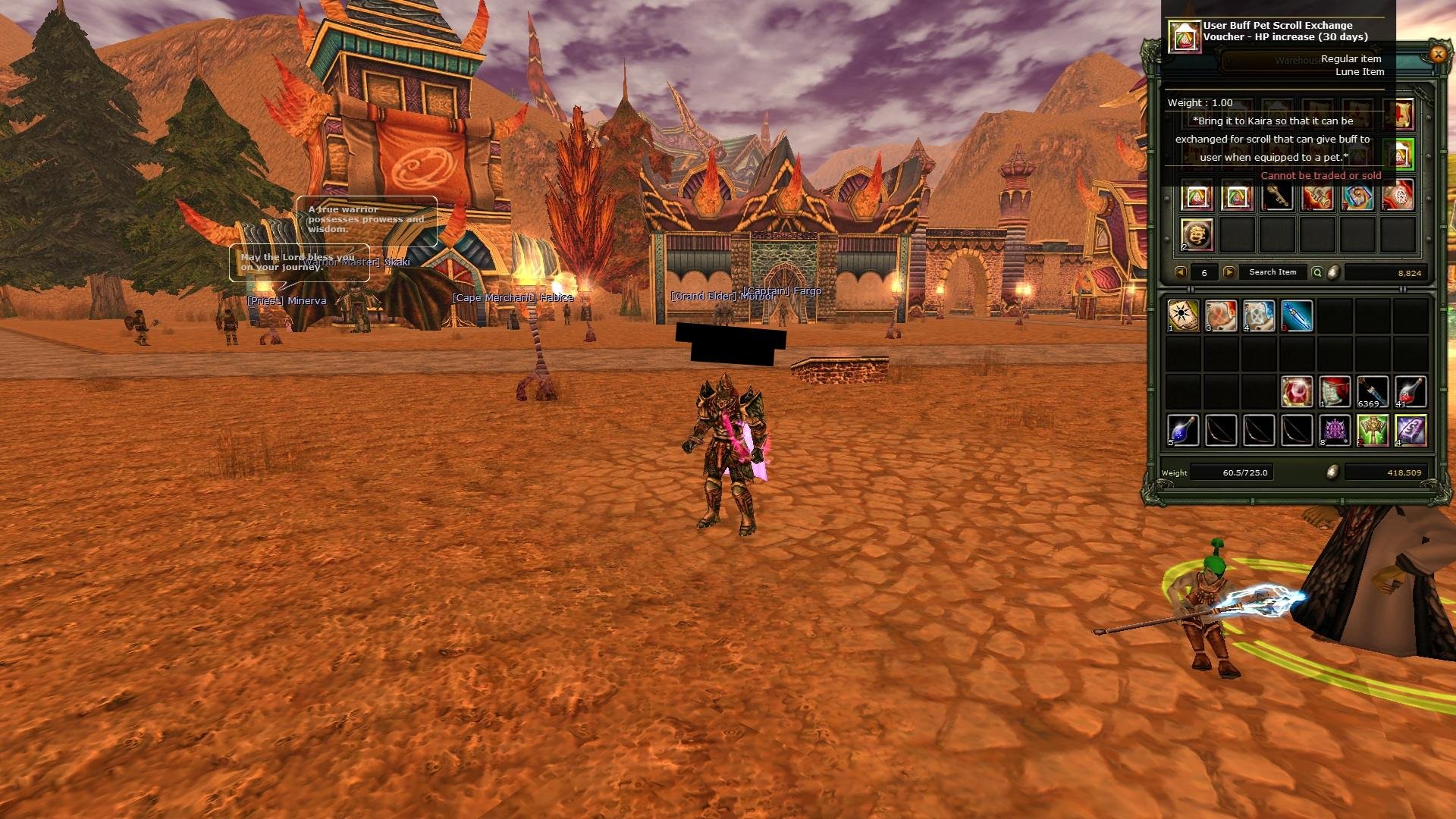Viewport: 1456px width, 819px height.
Task: Select the purple tablet item in the inventory
Action: click(x=1410, y=431)
